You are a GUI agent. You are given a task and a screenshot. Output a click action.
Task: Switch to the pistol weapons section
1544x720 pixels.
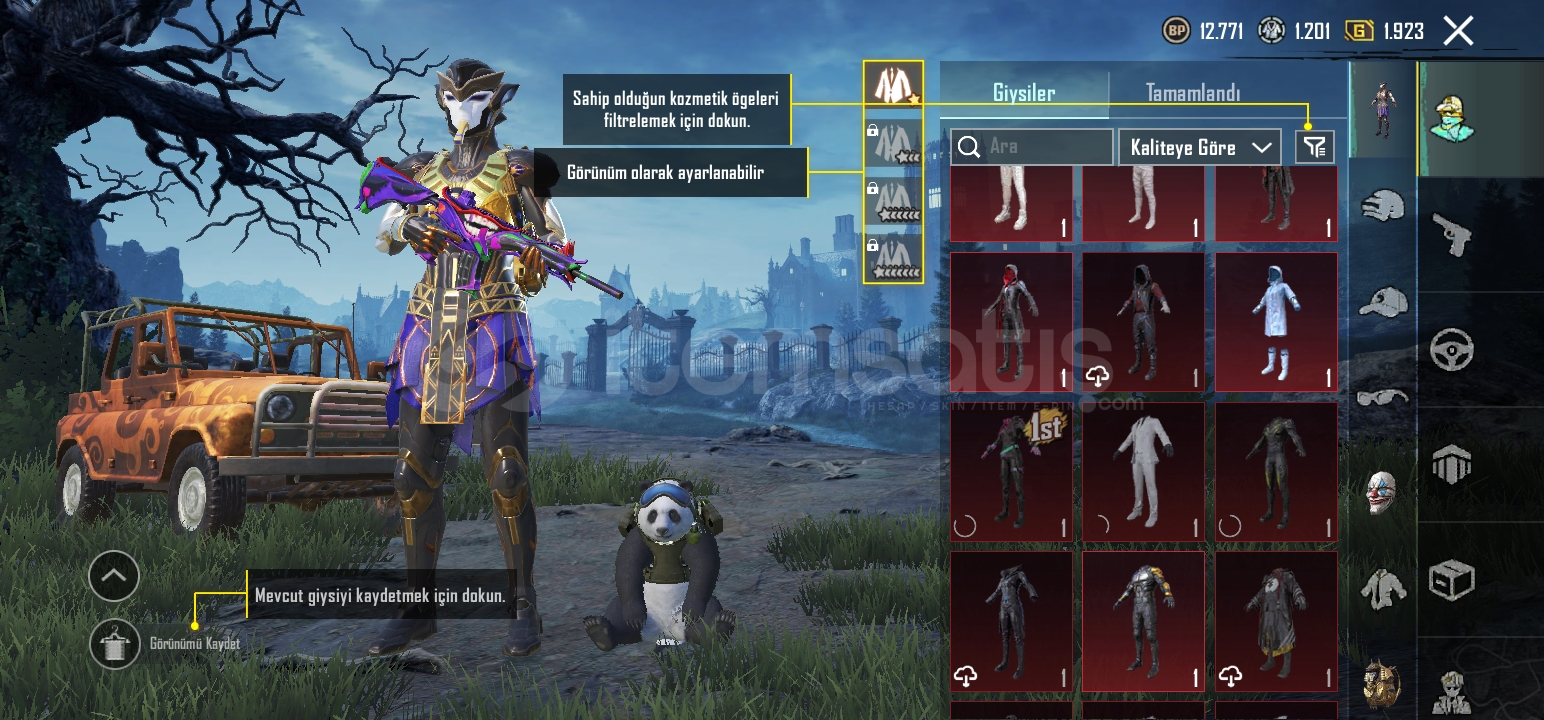tap(1452, 234)
